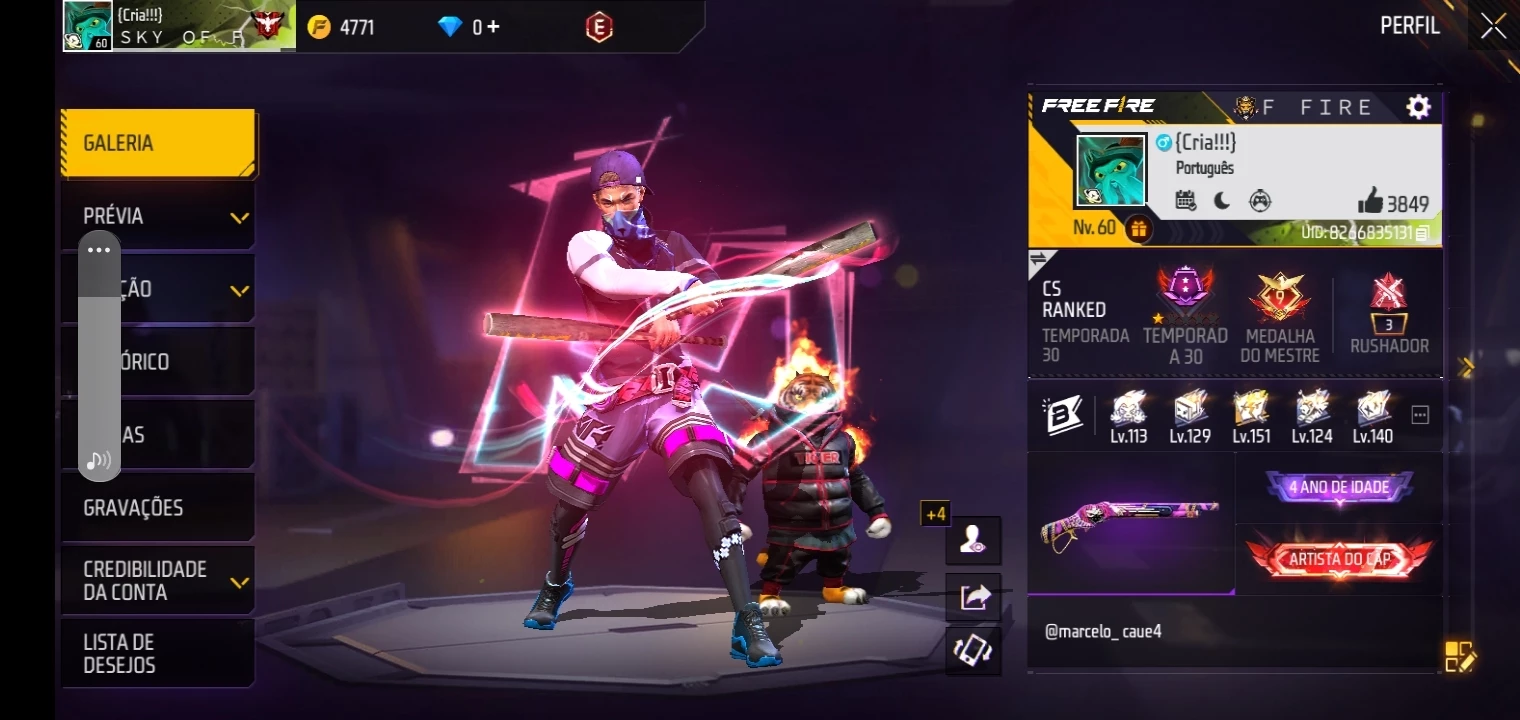
Task: Copy the player UID
Action: pyautogui.click(x=1422, y=233)
